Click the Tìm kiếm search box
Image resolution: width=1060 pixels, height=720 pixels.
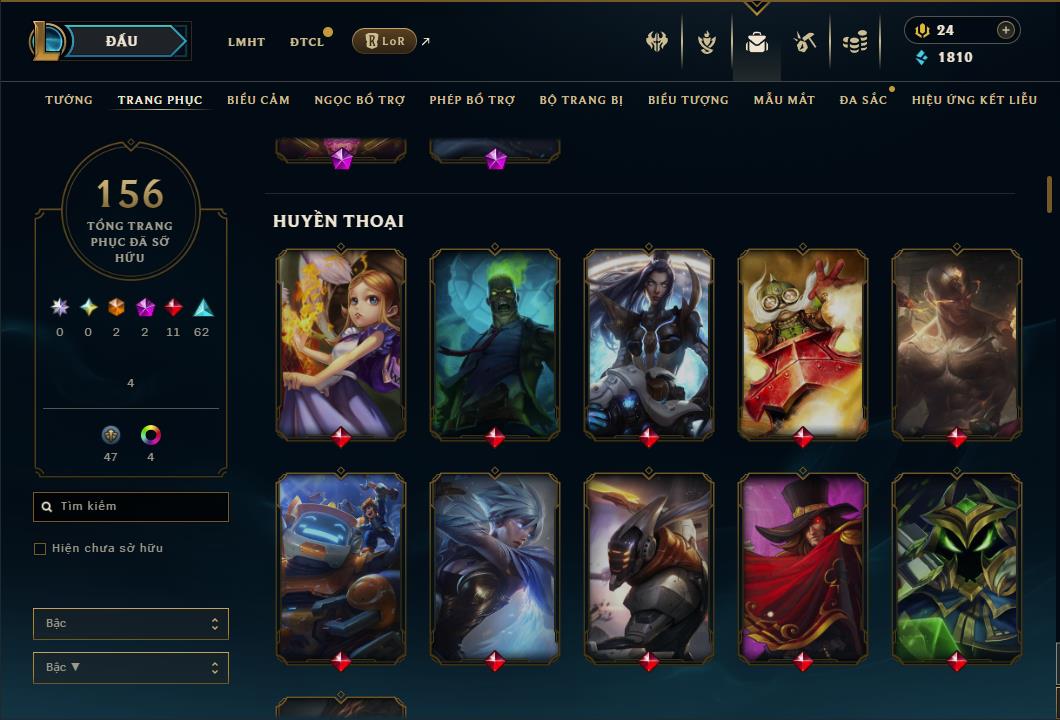pyautogui.click(x=131, y=507)
